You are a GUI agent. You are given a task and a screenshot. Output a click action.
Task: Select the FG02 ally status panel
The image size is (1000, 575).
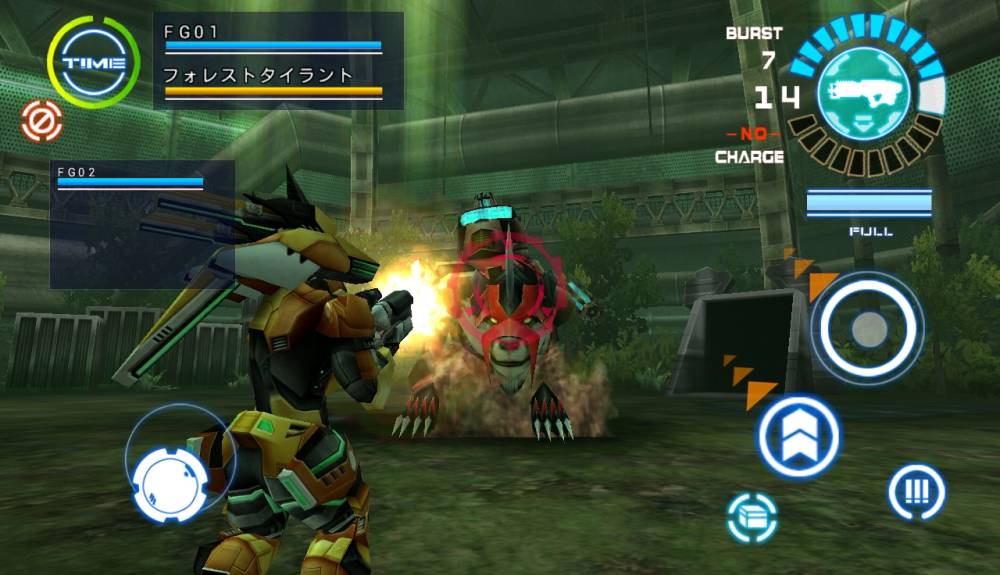tap(142, 223)
